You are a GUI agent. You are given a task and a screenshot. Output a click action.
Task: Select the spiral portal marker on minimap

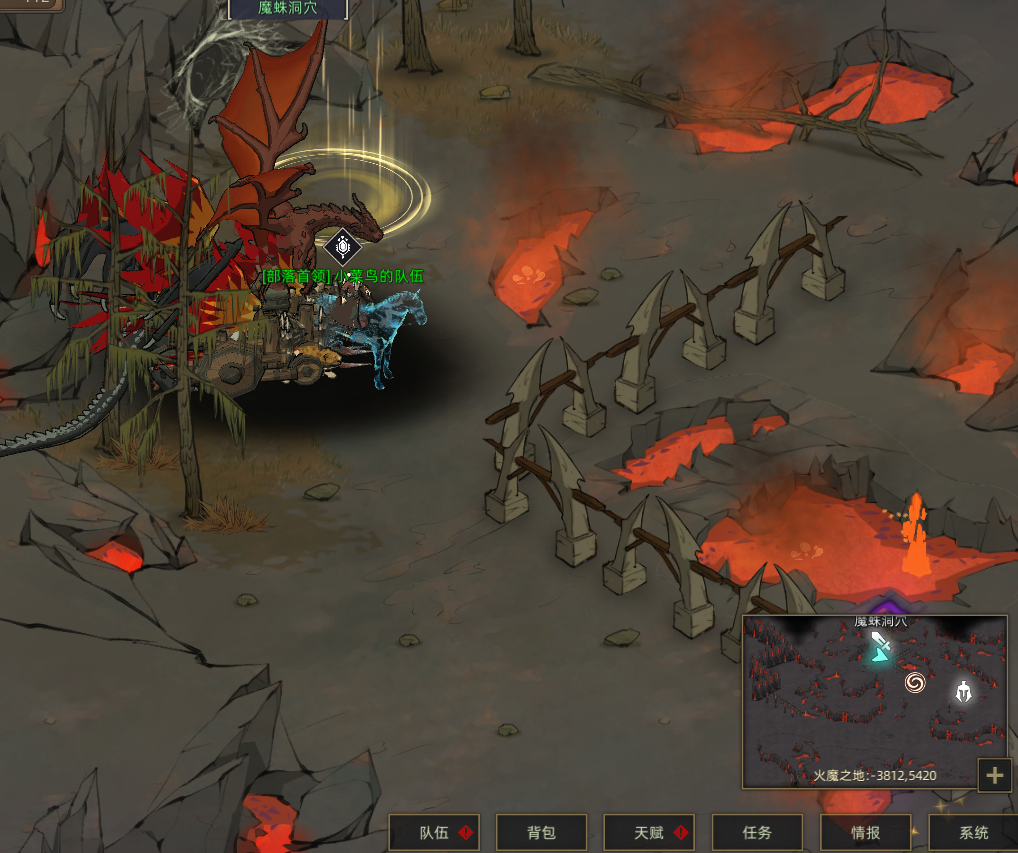coord(914,683)
